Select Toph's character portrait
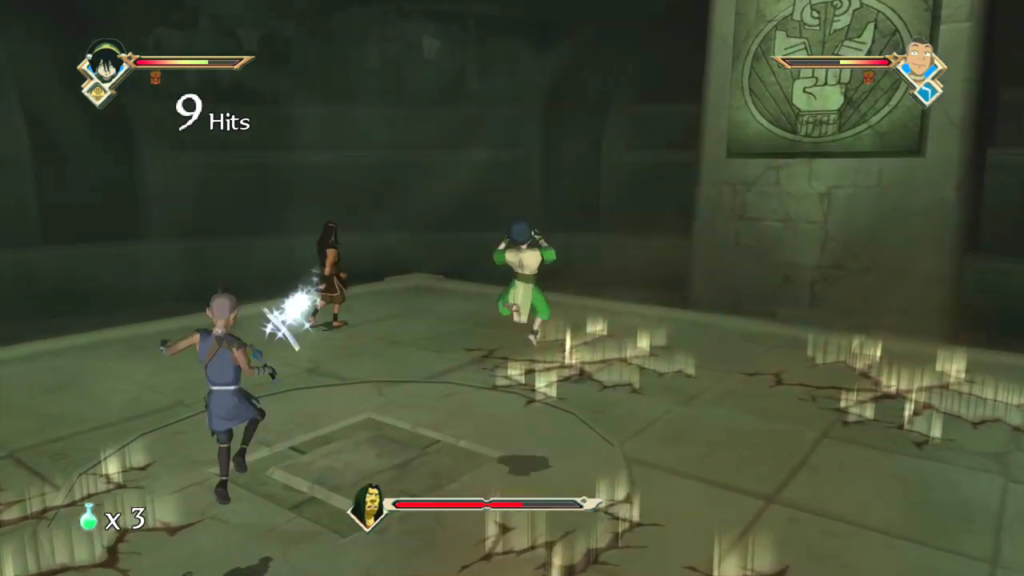Image resolution: width=1024 pixels, height=576 pixels. point(104,62)
